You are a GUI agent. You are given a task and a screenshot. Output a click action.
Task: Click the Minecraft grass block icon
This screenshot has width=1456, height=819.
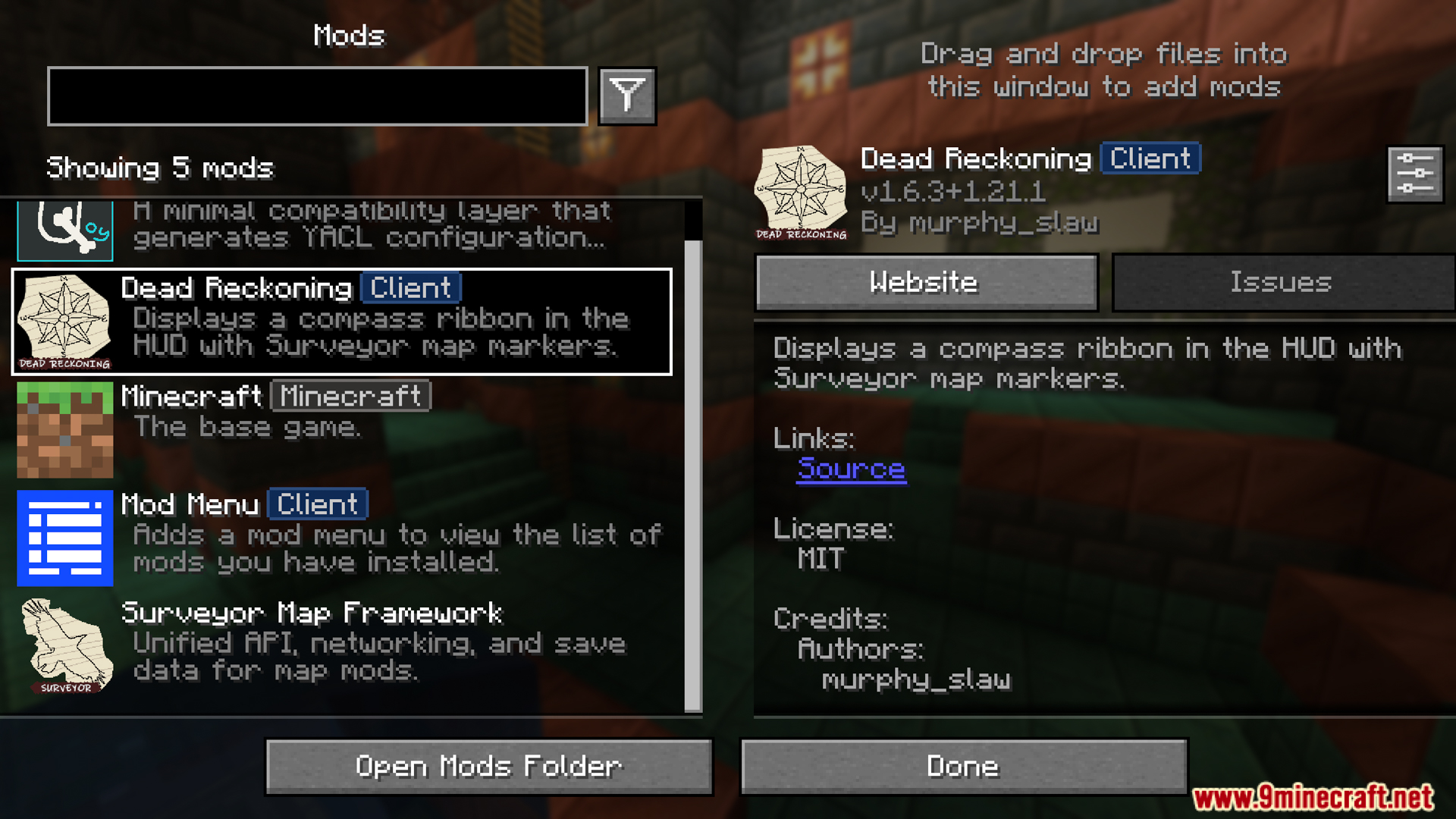point(64,429)
